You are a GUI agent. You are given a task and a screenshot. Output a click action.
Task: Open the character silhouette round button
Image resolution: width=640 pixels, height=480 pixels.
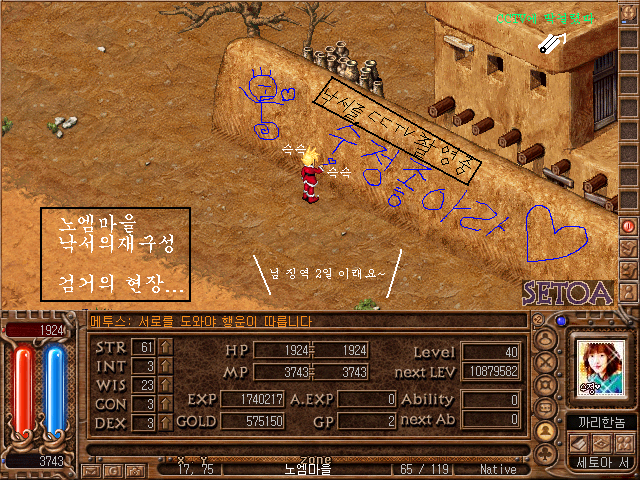[547, 339]
